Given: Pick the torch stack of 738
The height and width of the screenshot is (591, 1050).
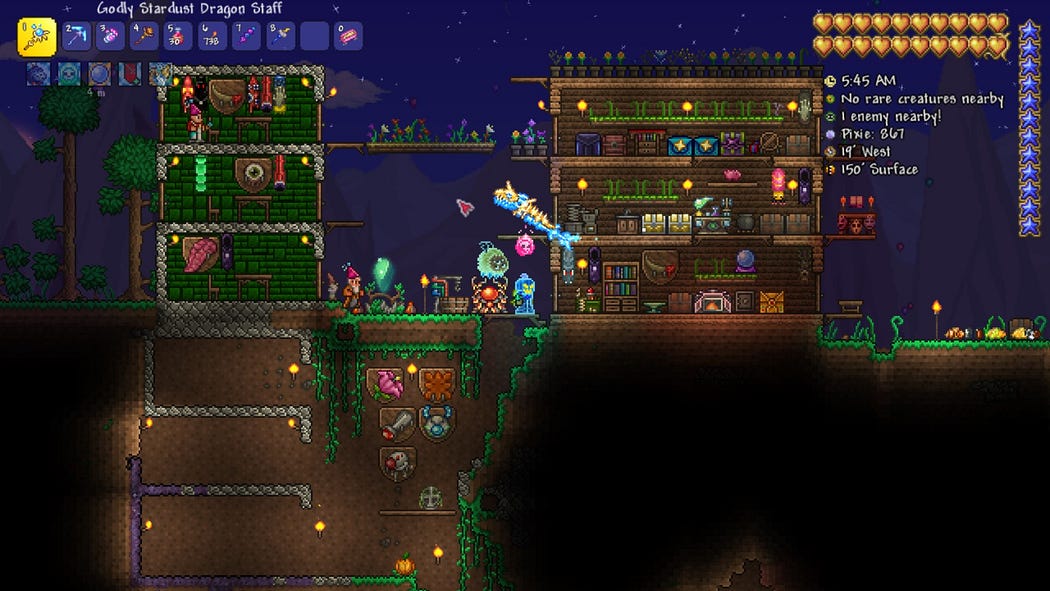Looking at the screenshot, I should (x=213, y=37).
